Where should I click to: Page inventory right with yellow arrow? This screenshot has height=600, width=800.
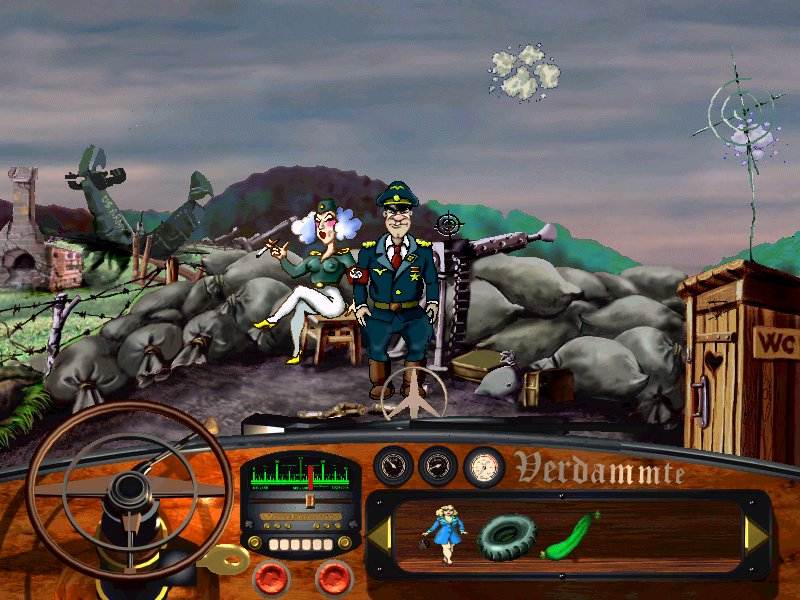755,536
